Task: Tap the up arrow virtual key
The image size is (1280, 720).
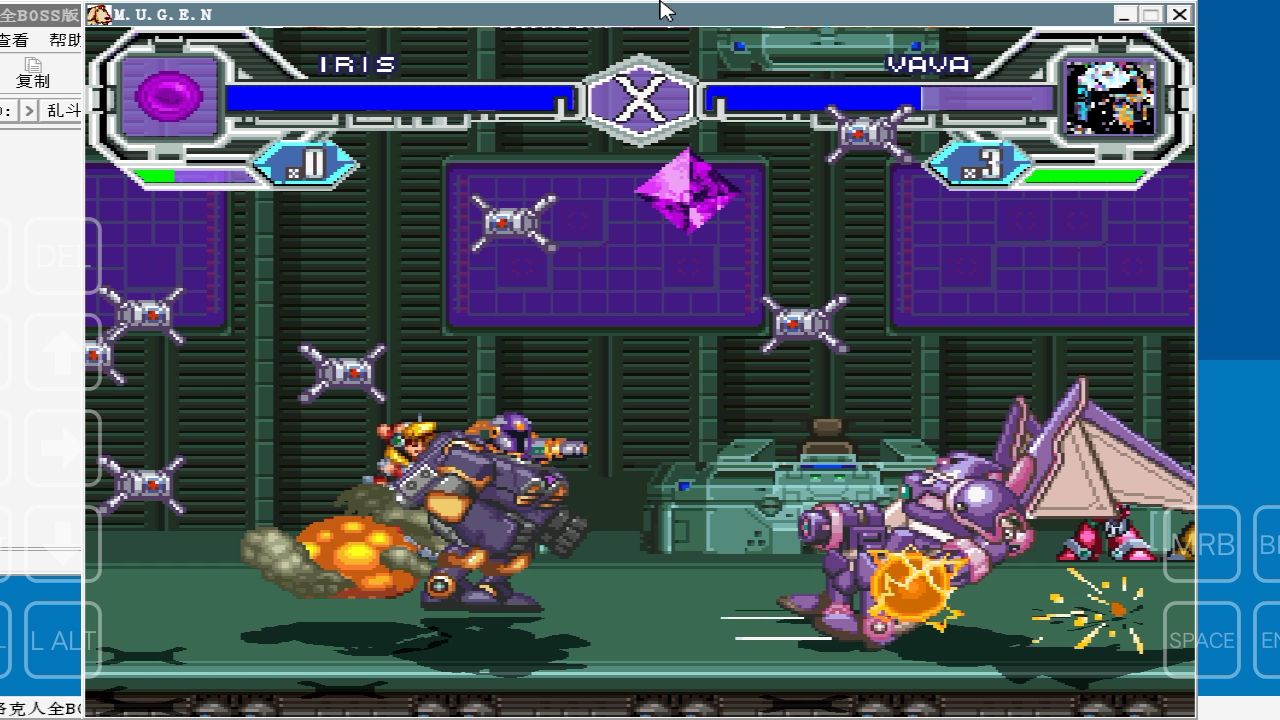Action: pos(62,352)
